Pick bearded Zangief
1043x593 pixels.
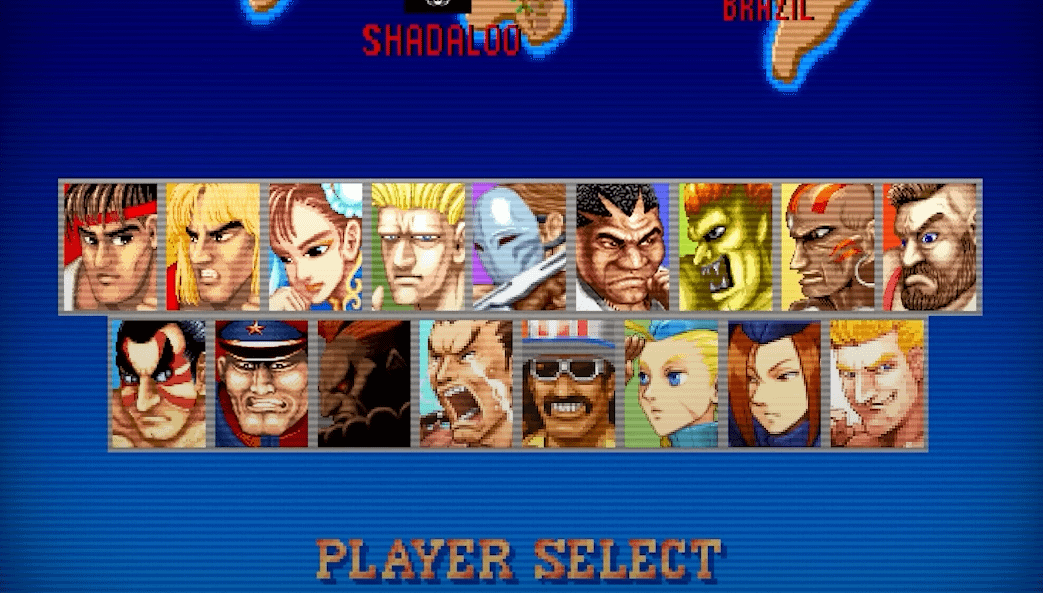click(929, 246)
